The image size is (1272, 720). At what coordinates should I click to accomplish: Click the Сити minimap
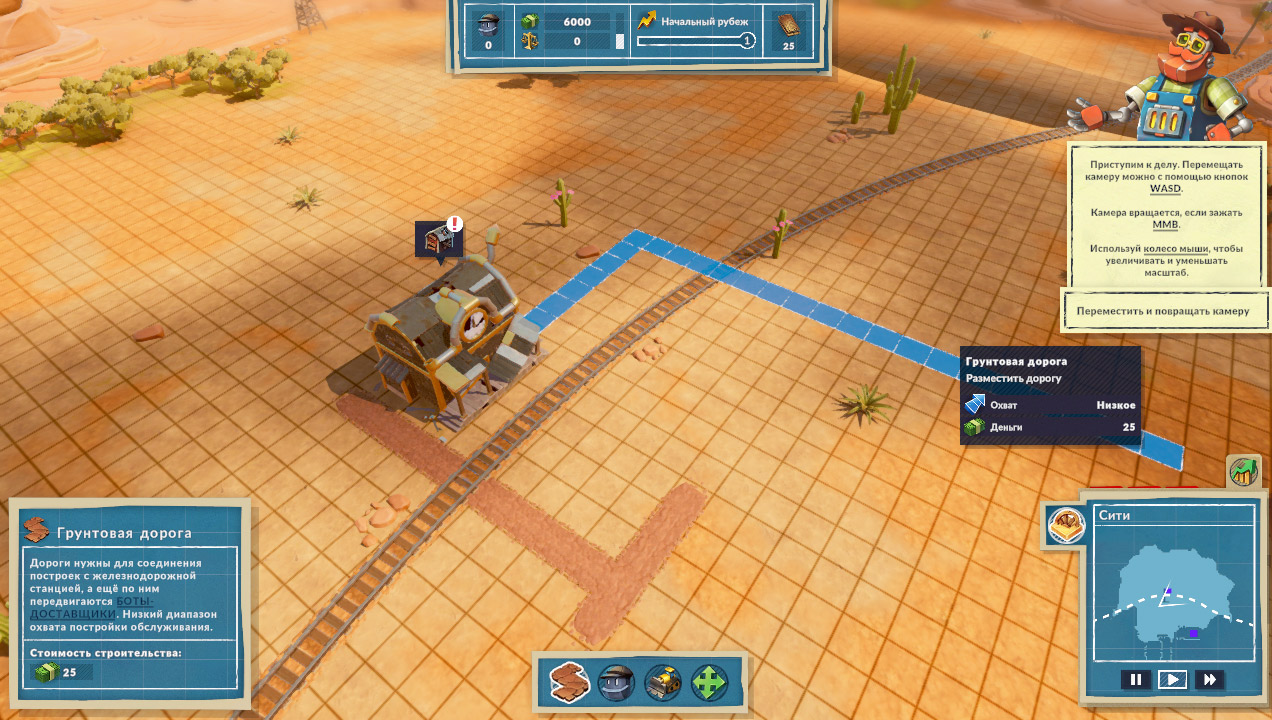(x=1173, y=592)
